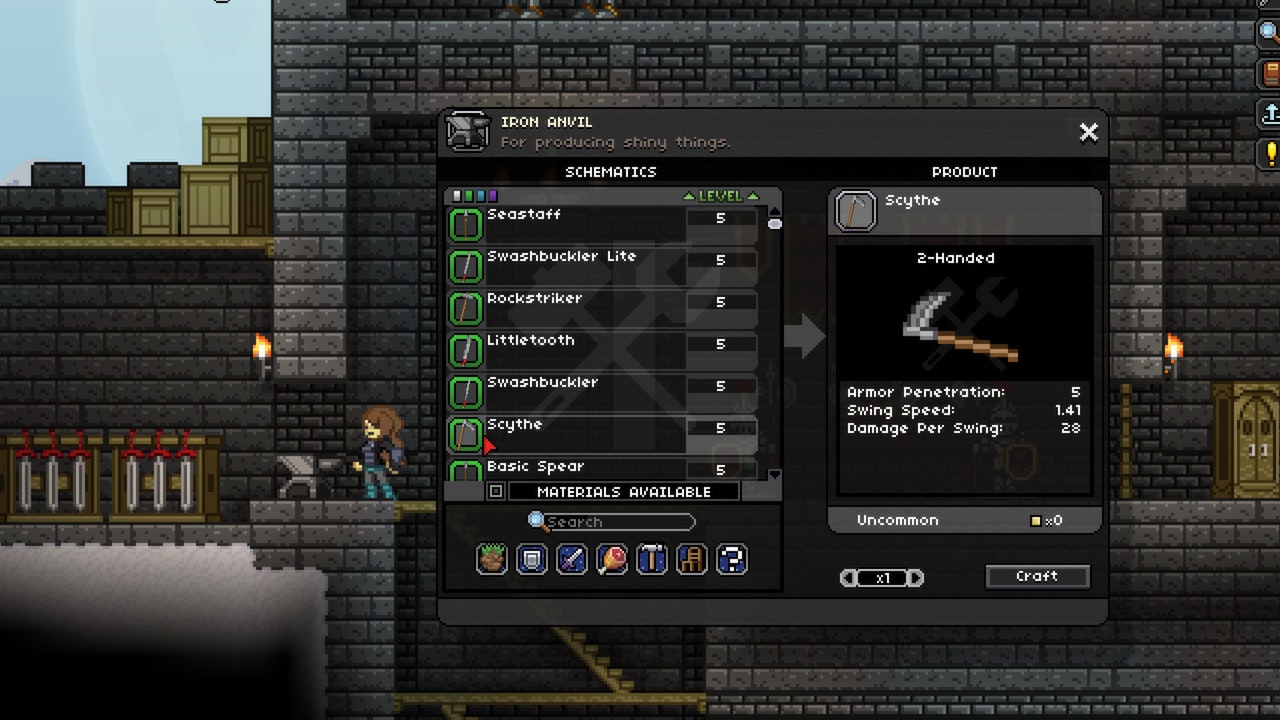Toggle the purple rarity filter
The width and height of the screenshot is (1280, 720).
coord(491,196)
